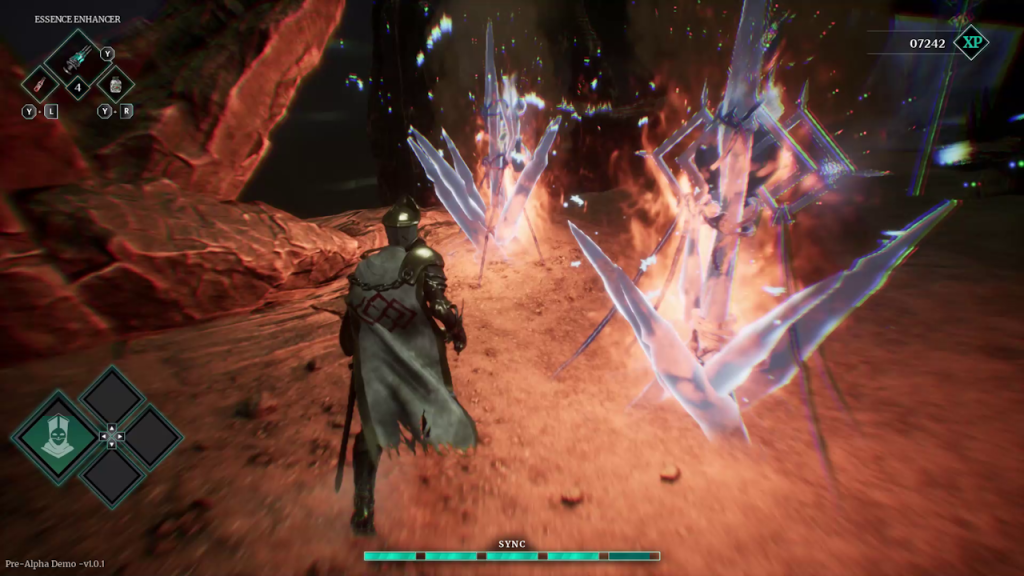
Task: Click the XP diamond icon
Action: pos(969,42)
